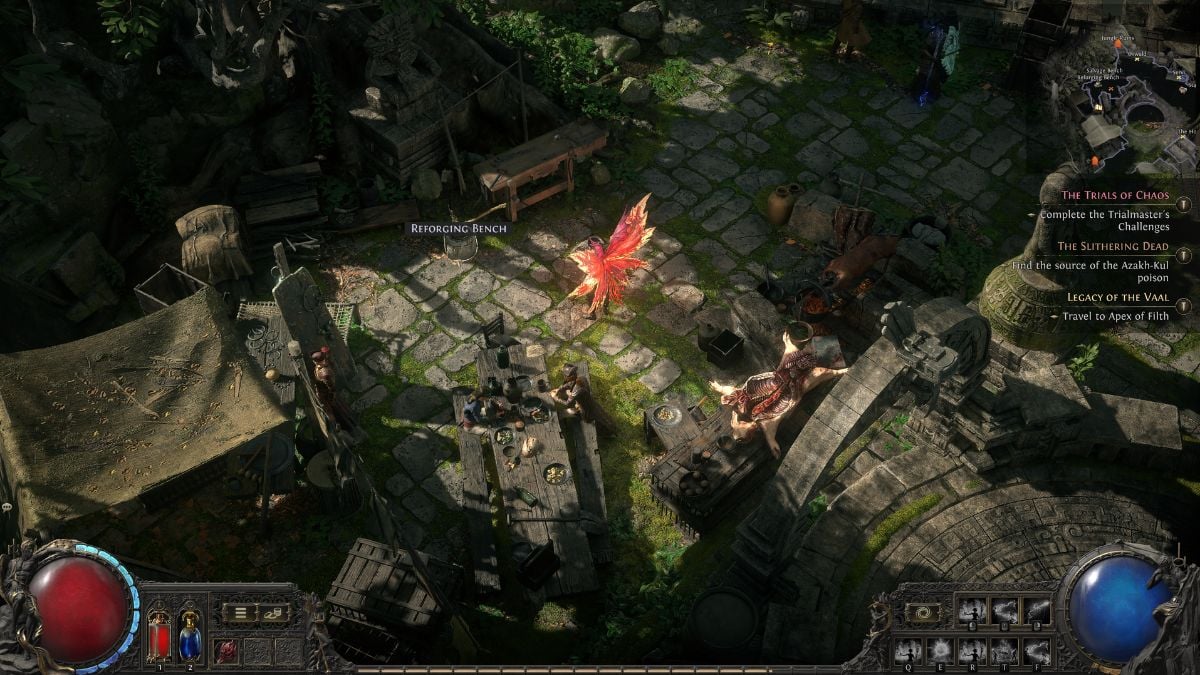Open the main menu button with three lines
Screen dimensions: 1200x675
(x=240, y=612)
